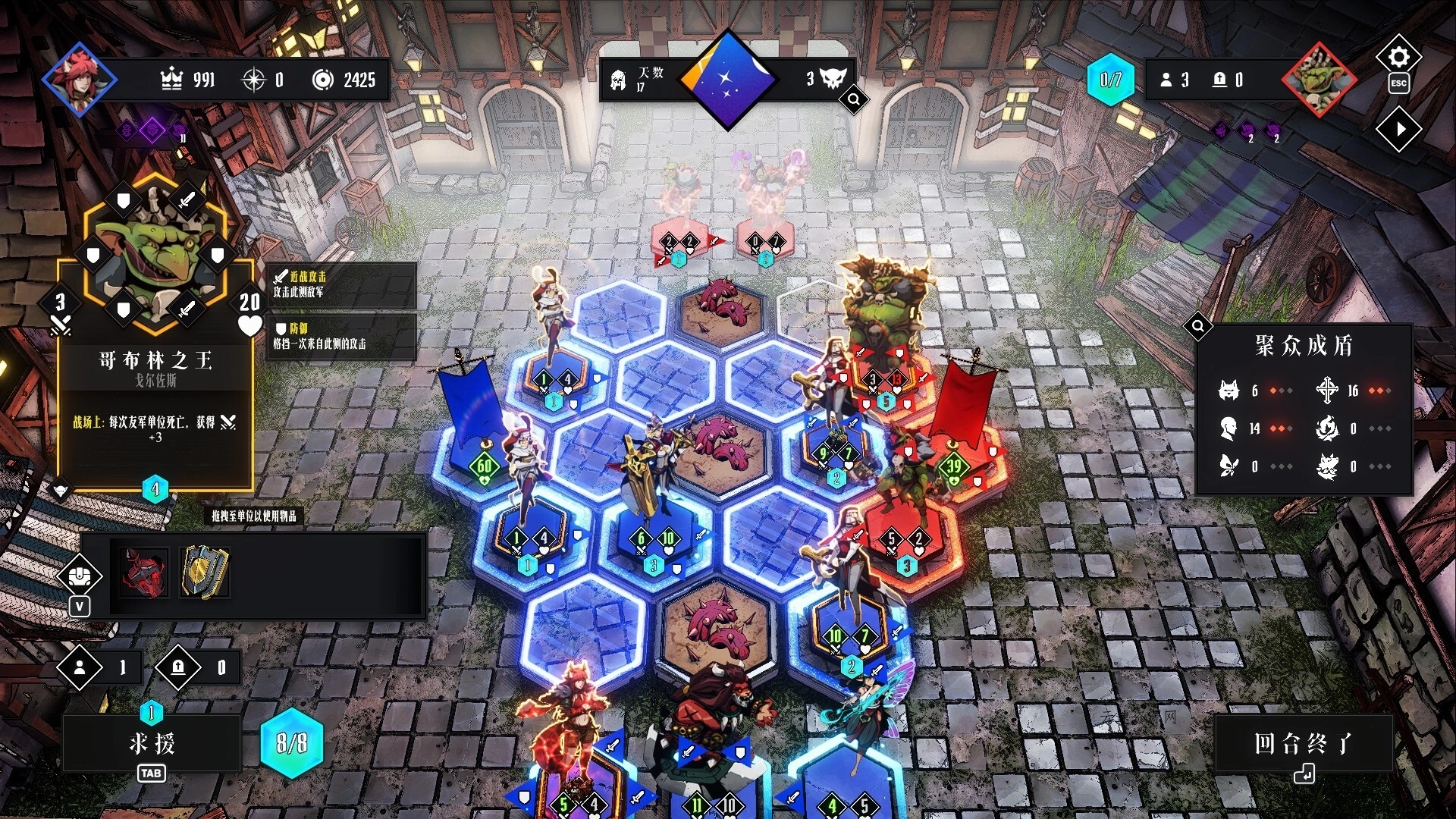The height and width of the screenshot is (819, 1456).
Task: Click the magnifier on the 聚众成盾 panel
Action: [x=1199, y=326]
